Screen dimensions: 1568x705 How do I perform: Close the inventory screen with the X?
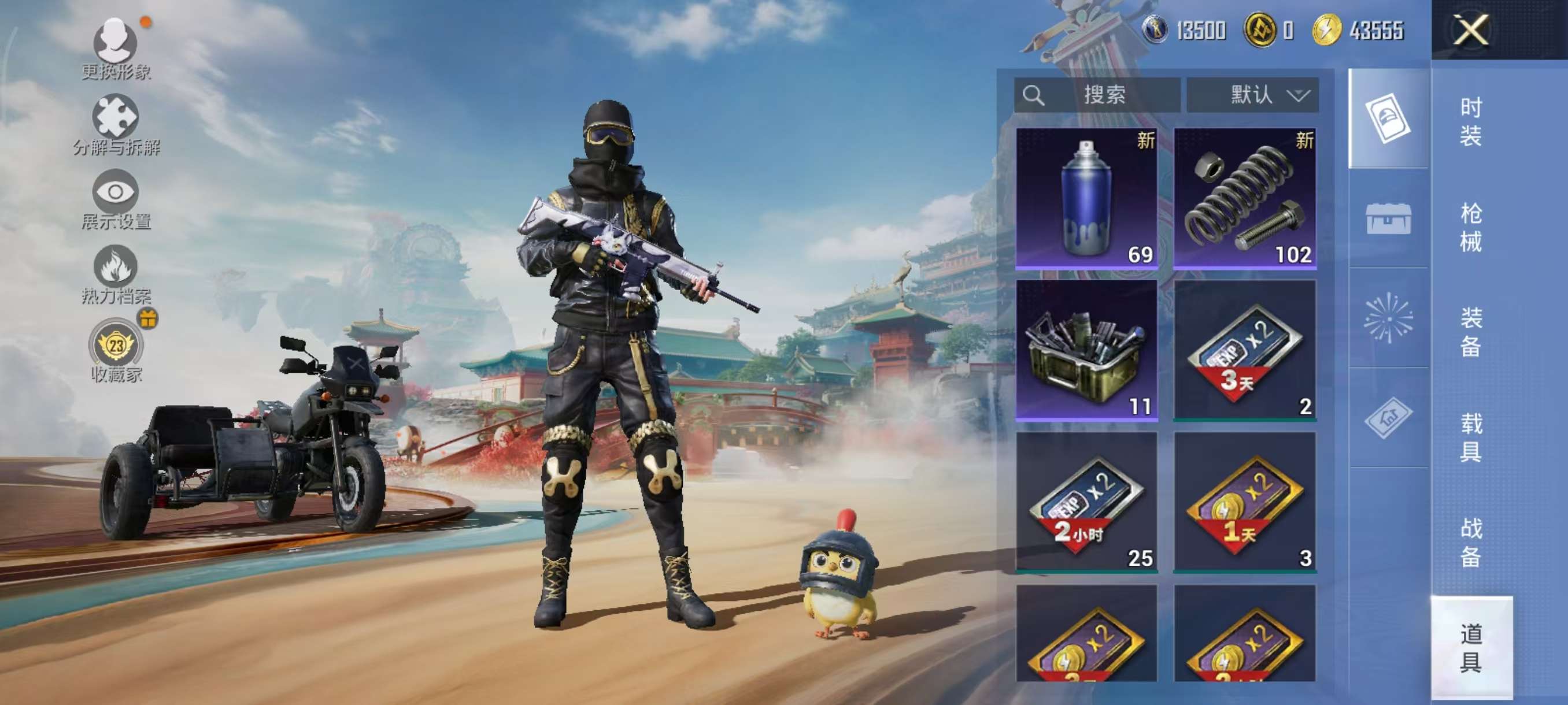(1471, 30)
